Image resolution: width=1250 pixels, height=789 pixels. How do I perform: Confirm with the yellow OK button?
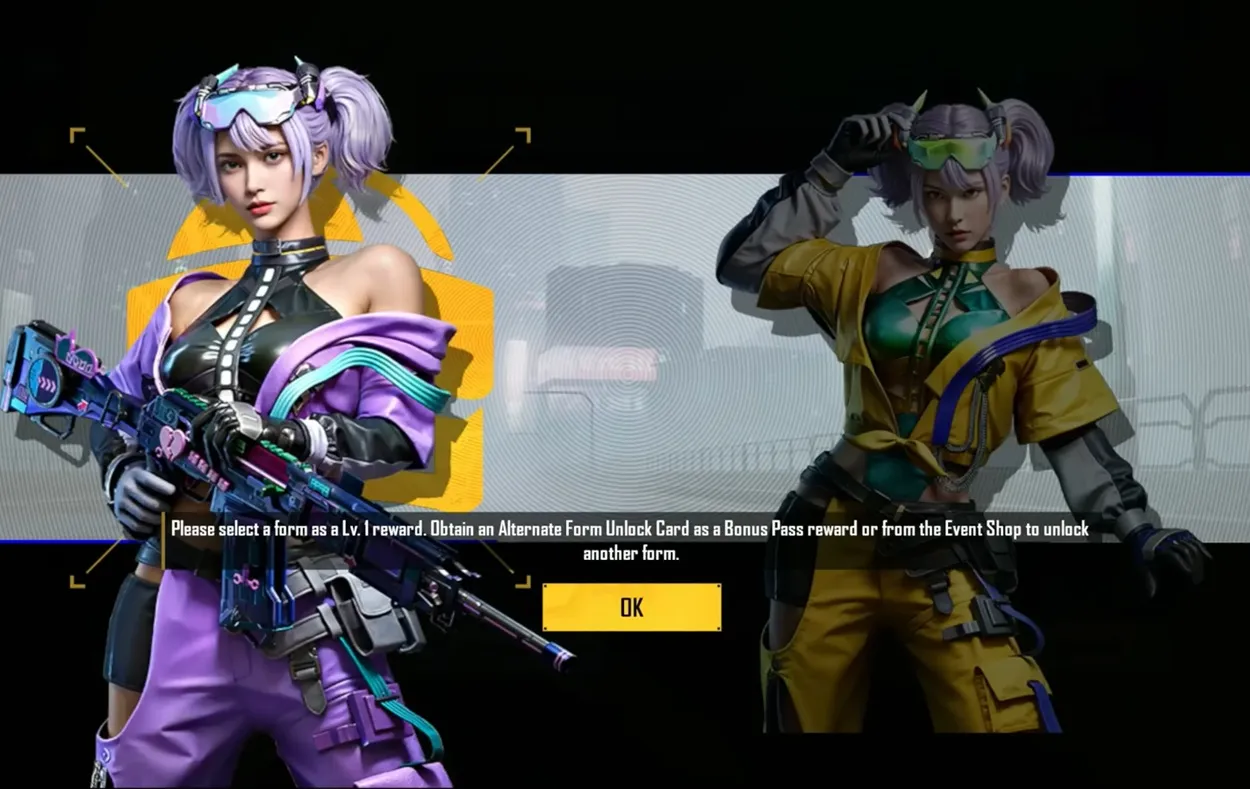pos(631,607)
